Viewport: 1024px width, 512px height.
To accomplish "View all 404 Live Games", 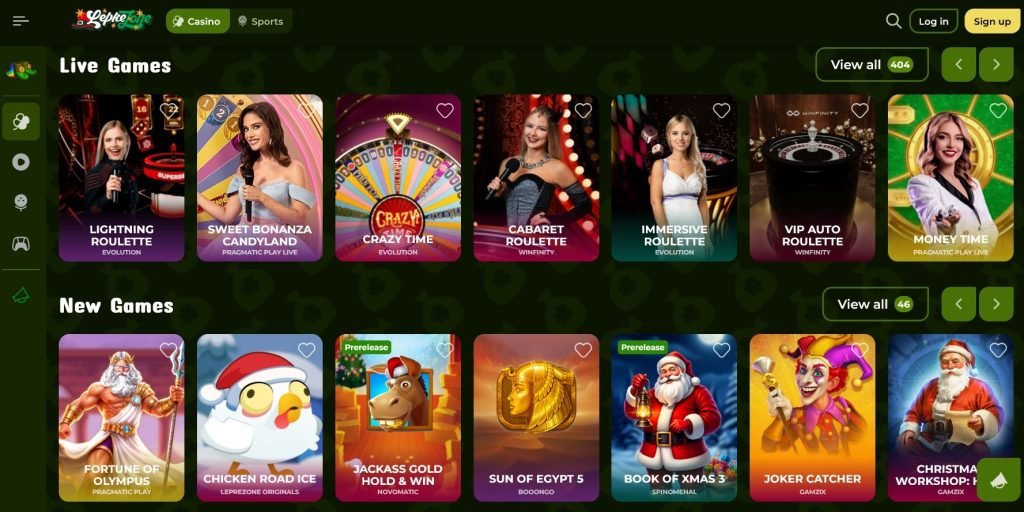I will (871, 65).
